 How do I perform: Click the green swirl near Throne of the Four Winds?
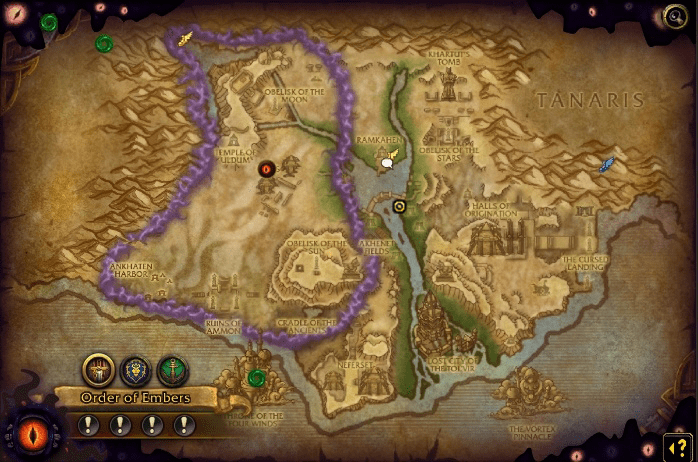257,377
